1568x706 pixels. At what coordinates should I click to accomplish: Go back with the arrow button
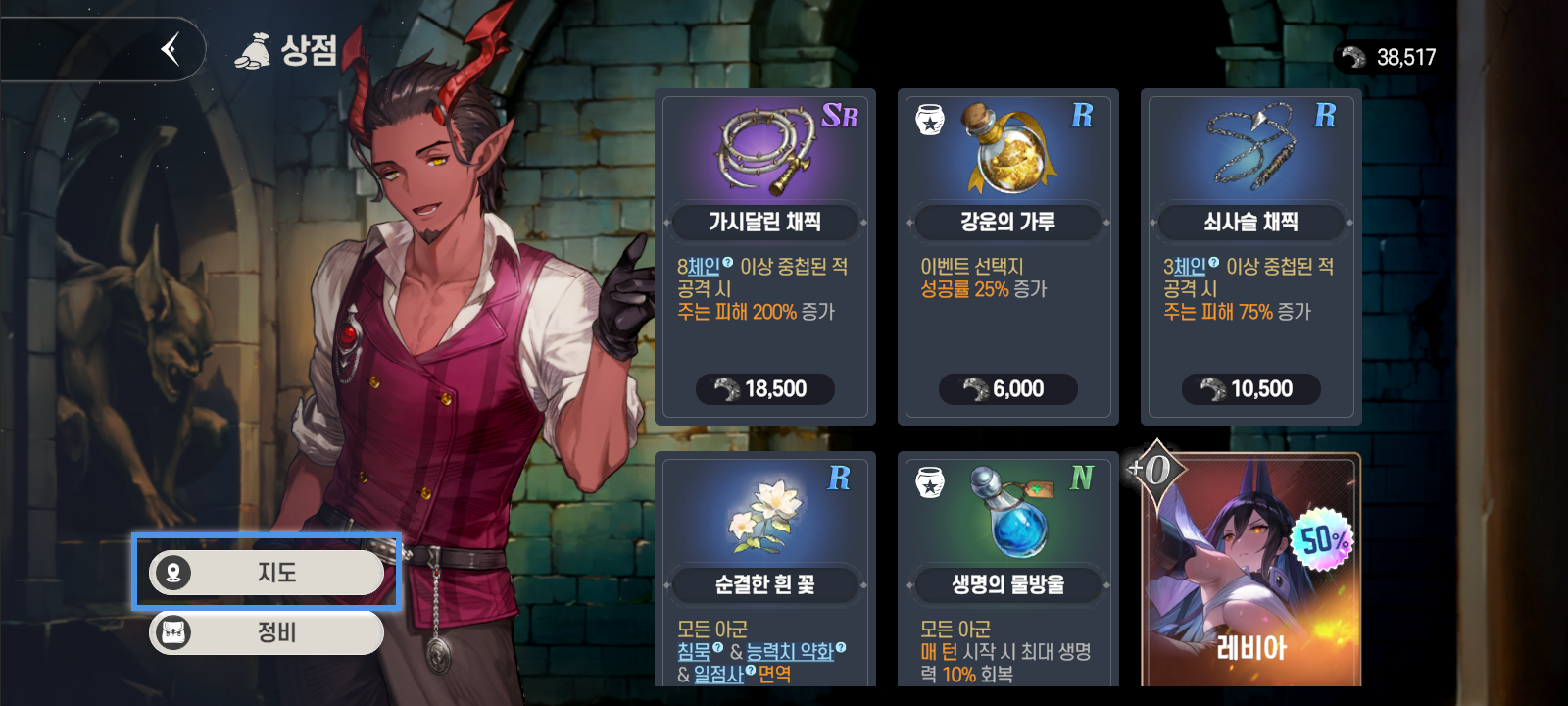point(171,49)
